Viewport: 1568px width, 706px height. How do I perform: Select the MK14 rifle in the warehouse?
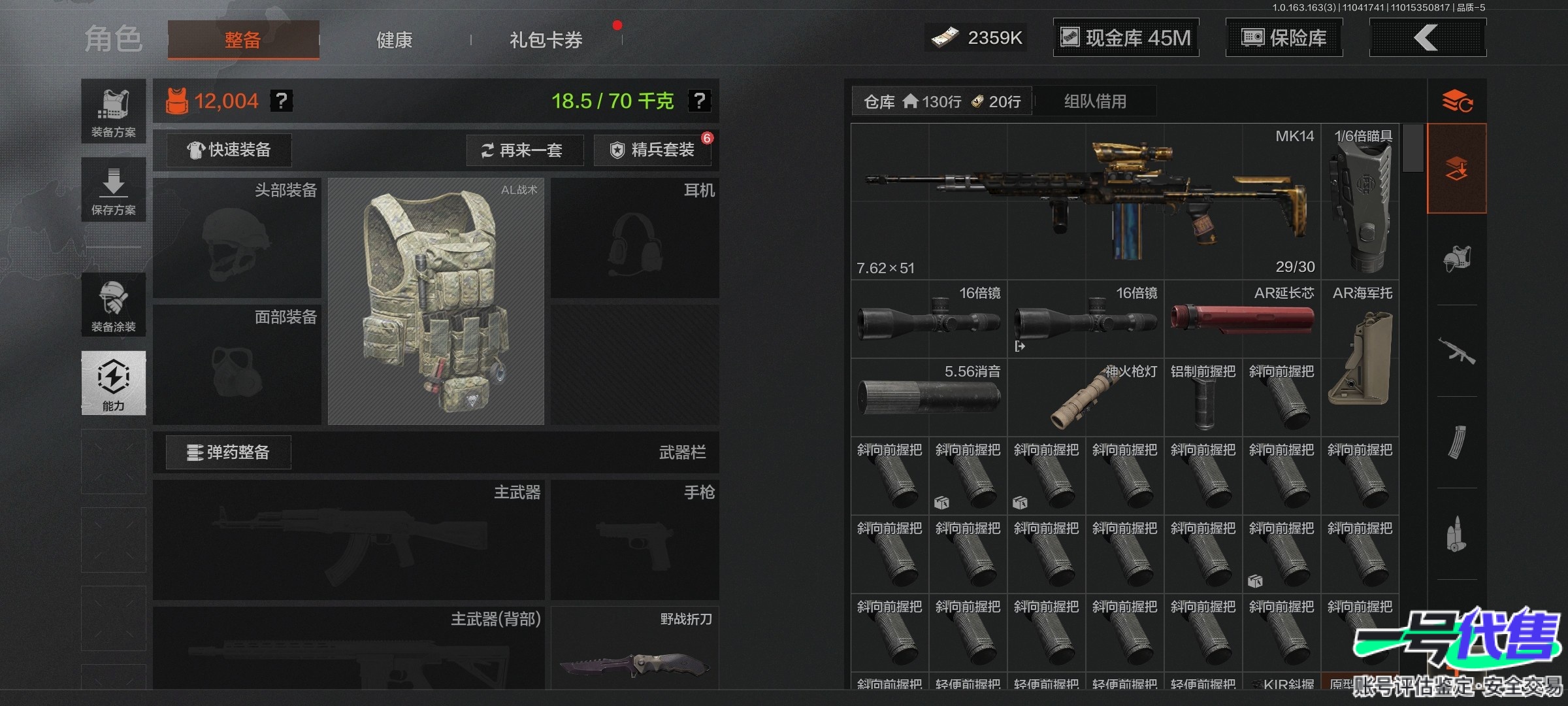(x=1085, y=201)
